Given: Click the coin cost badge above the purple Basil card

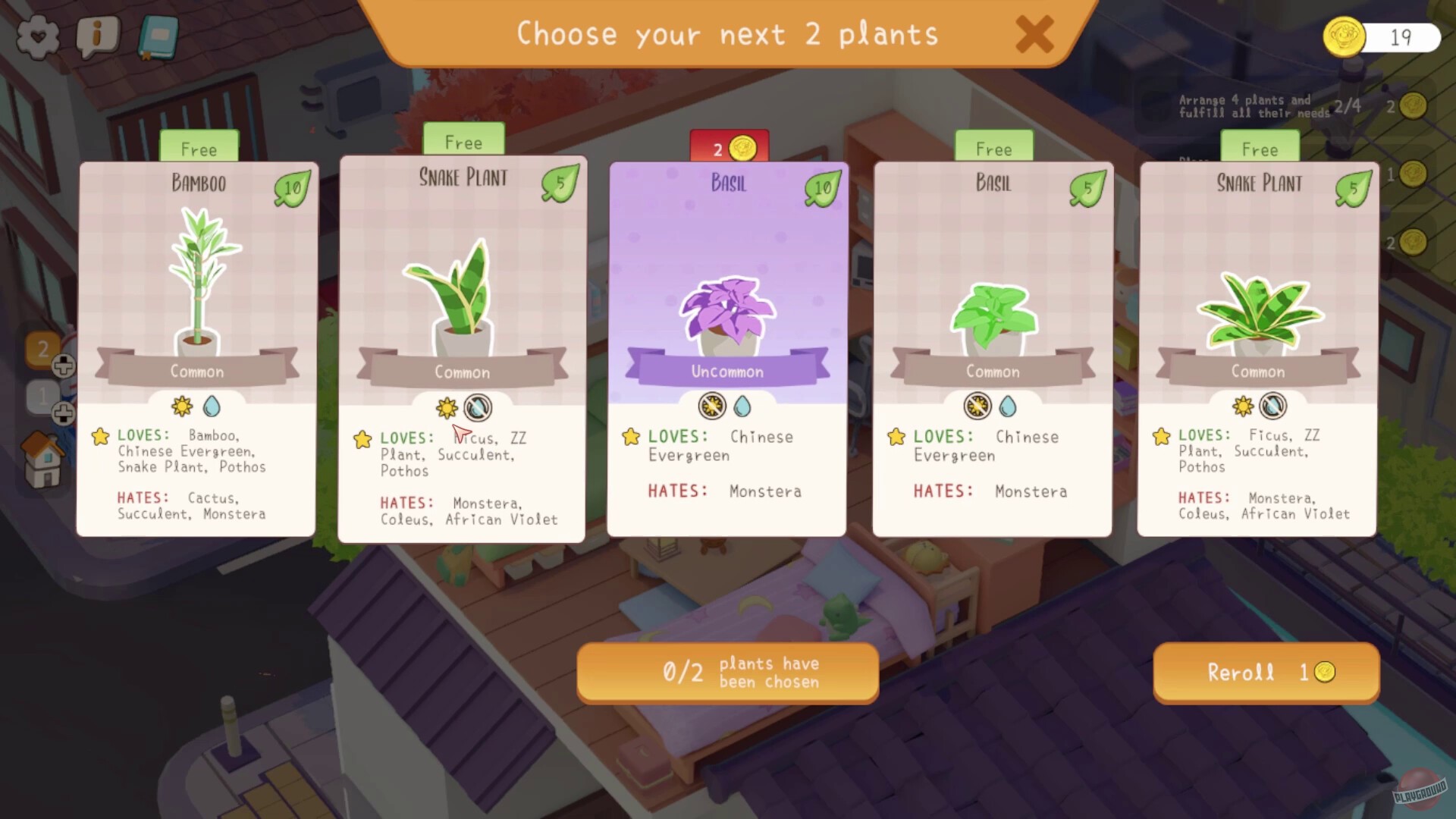Looking at the screenshot, I should (728, 148).
